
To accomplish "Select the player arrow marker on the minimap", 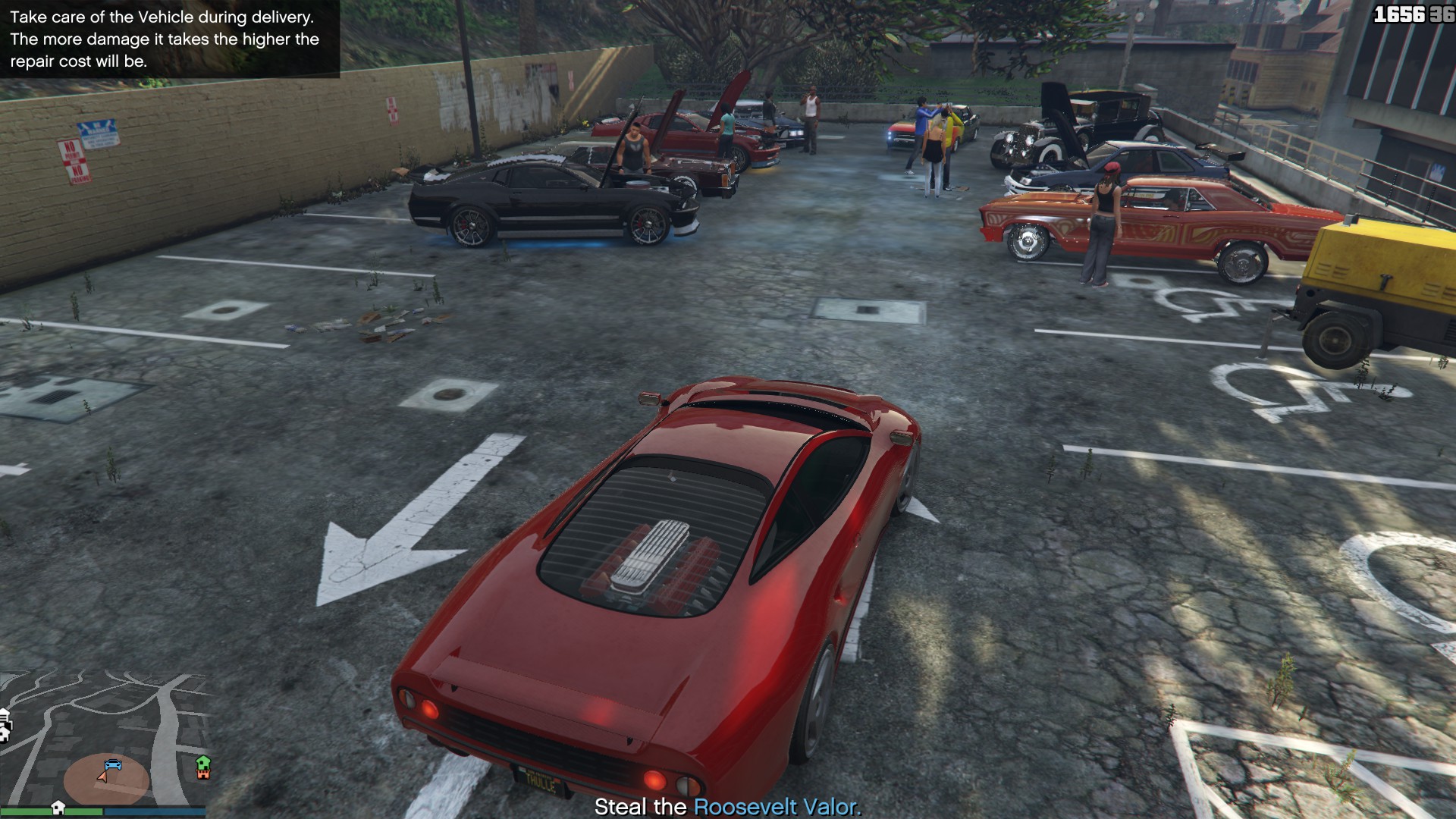I will tap(102, 778).
